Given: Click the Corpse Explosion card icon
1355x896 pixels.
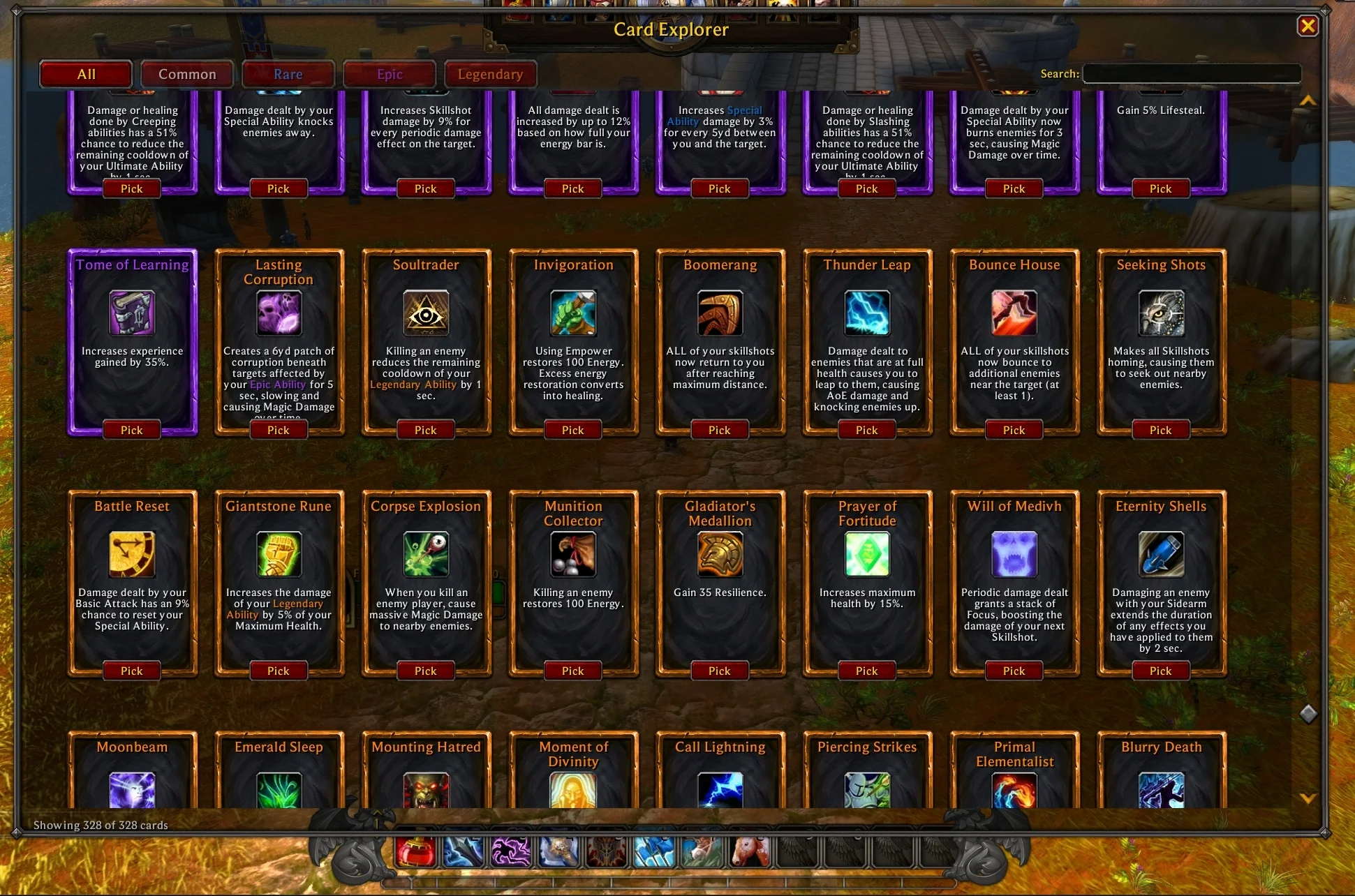Looking at the screenshot, I should [425, 553].
